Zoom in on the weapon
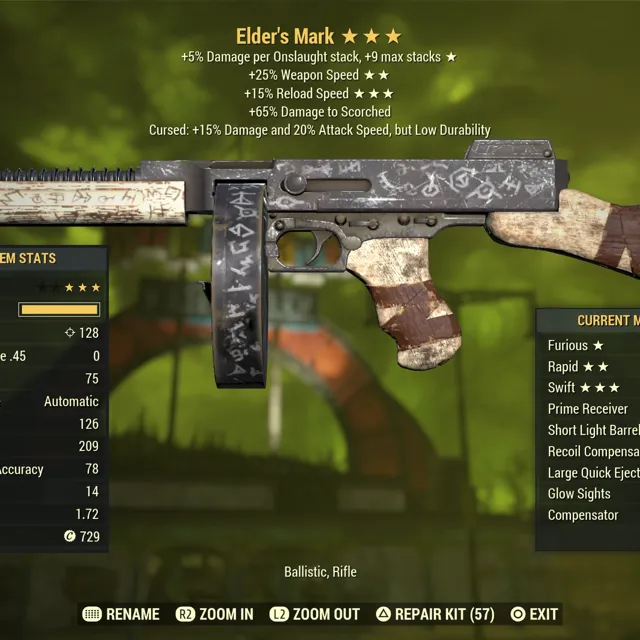The width and height of the screenshot is (640, 640). (x=215, y=614)
